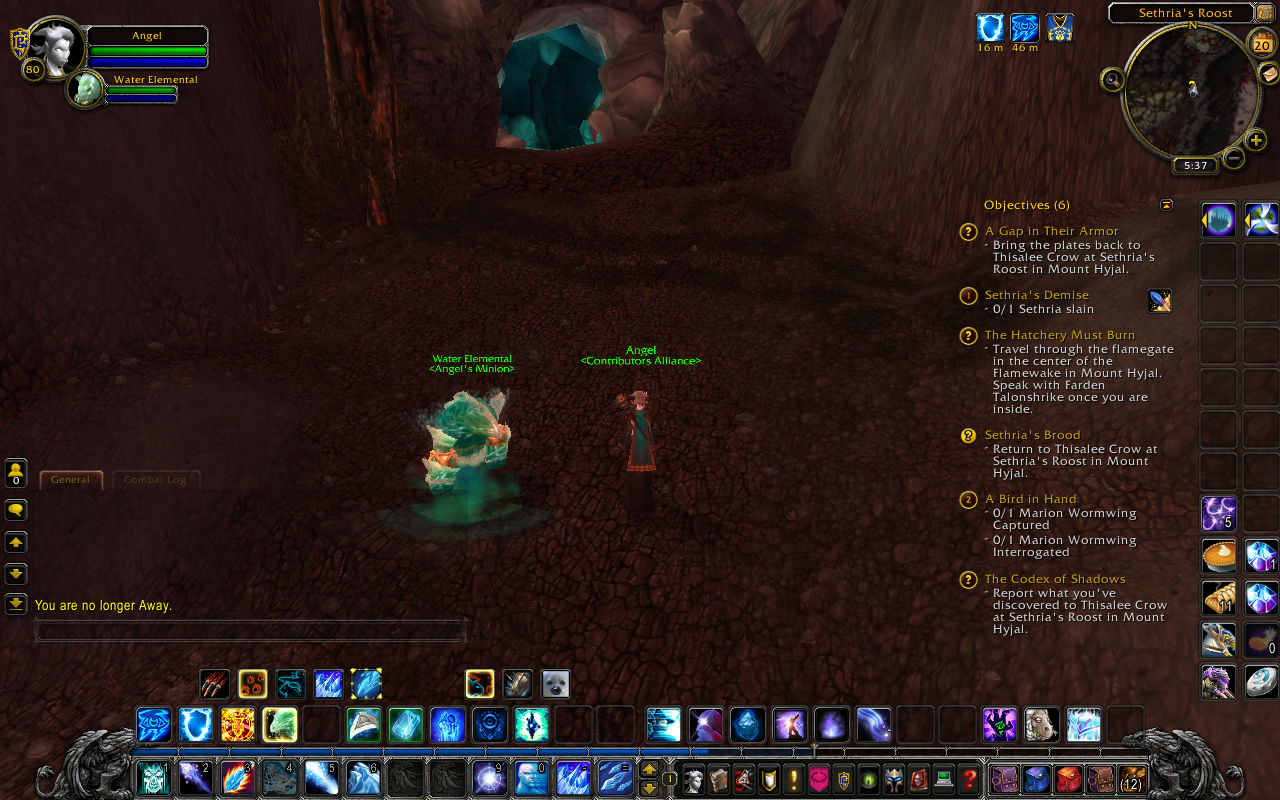The width and height of the screenshot is (1280, 800).
Task: Click the new mail icon beside the minimap
Action: click(1269, 74)
